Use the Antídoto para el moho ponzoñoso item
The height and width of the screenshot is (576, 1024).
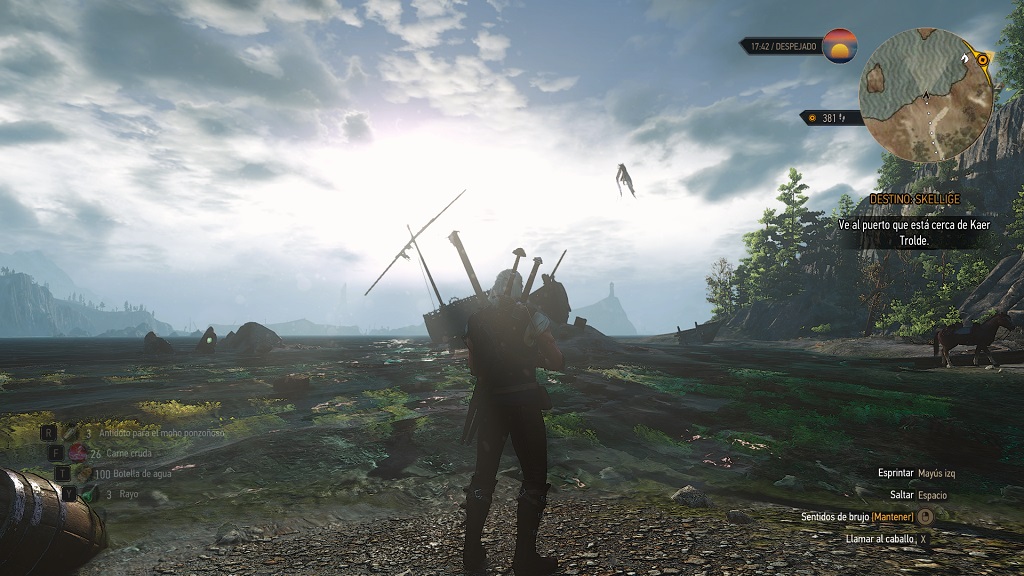(x=72, y=433)
